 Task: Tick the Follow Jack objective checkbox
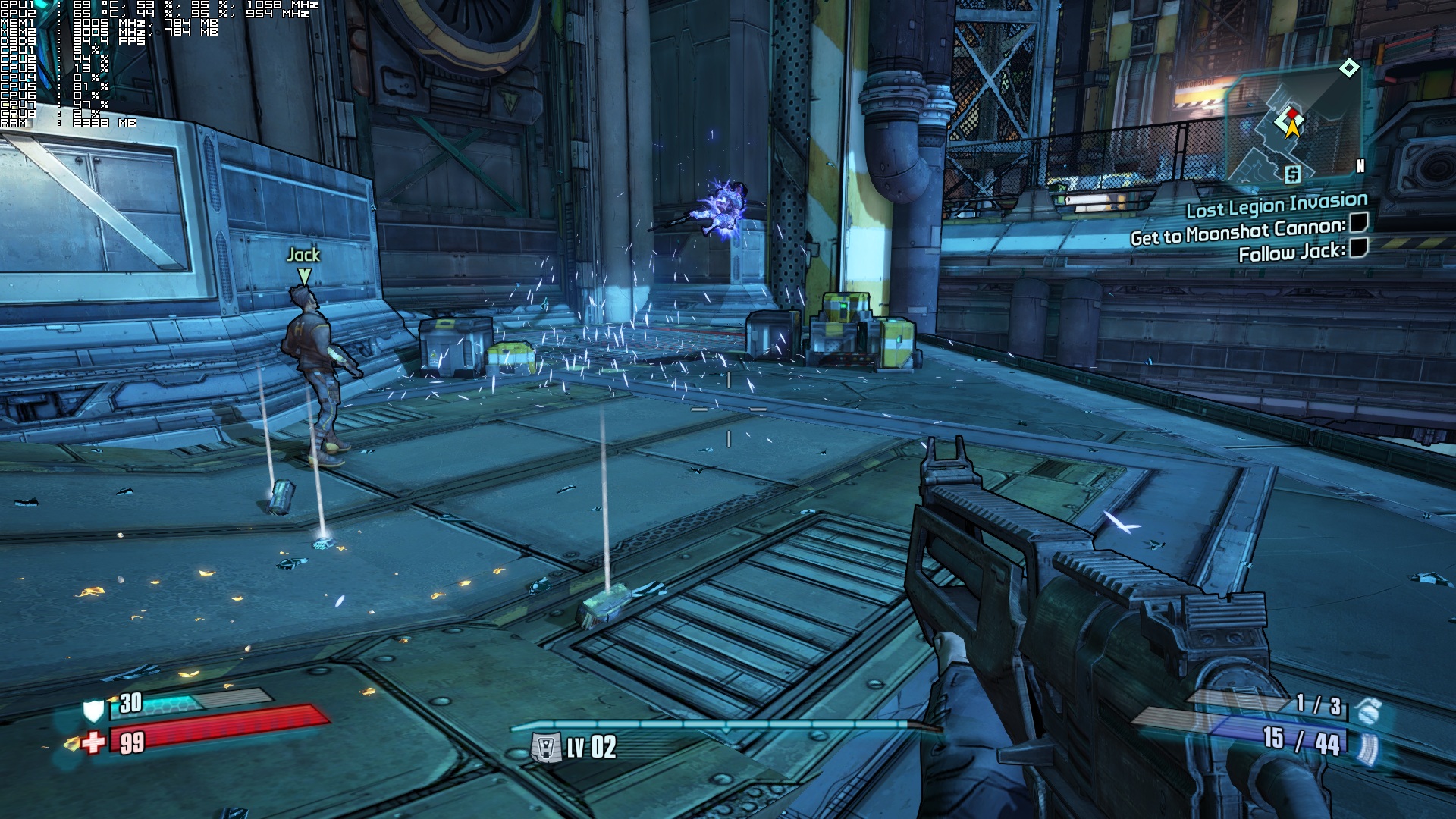point(1358,247)
